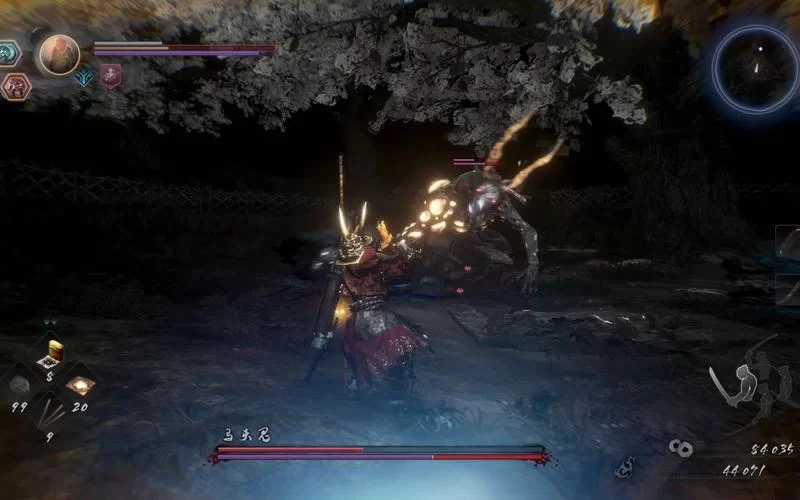Click the red shield status icon
The width and height of the screenshot is (800, 500).
point(110,75)
